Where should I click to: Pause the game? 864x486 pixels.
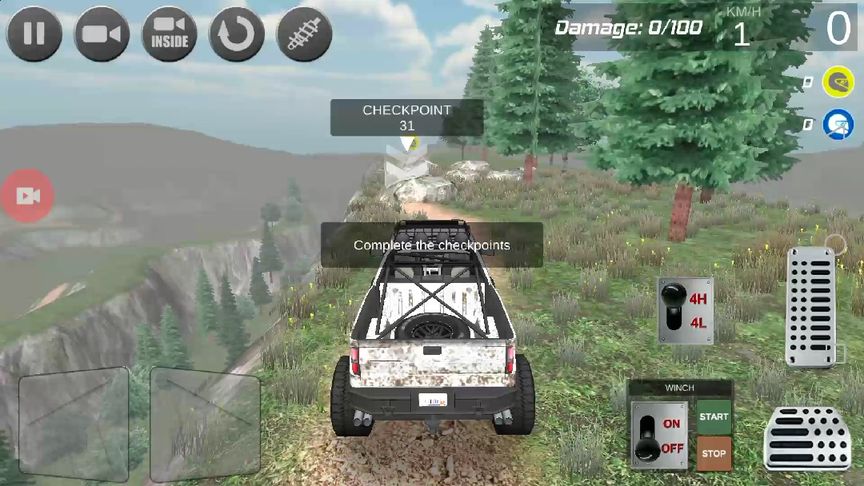(x=35, y=34)
